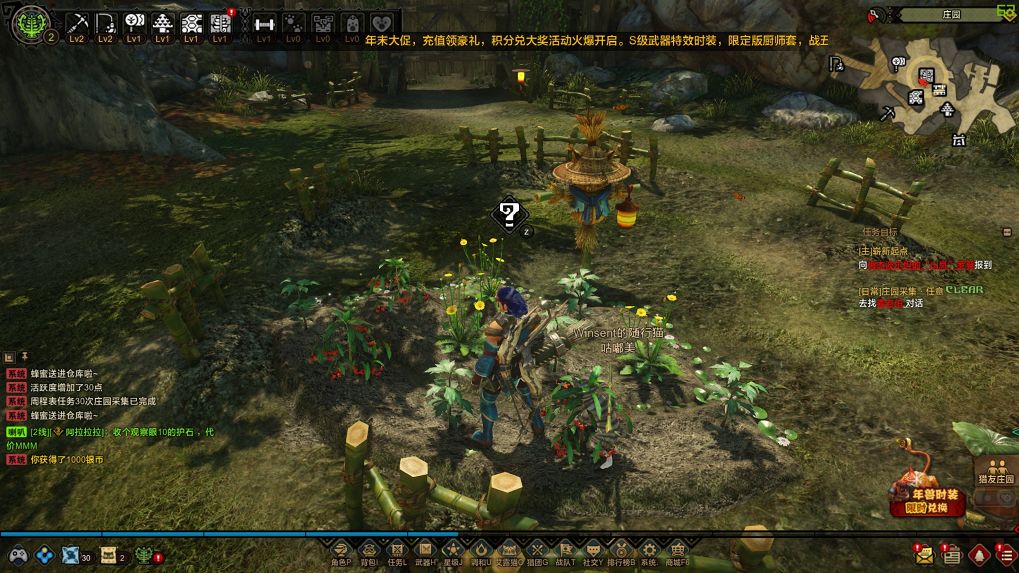The image size is (1019, 573).
Task: Show the 排行榜 leaderboard
Action: (x=622, y=551)
